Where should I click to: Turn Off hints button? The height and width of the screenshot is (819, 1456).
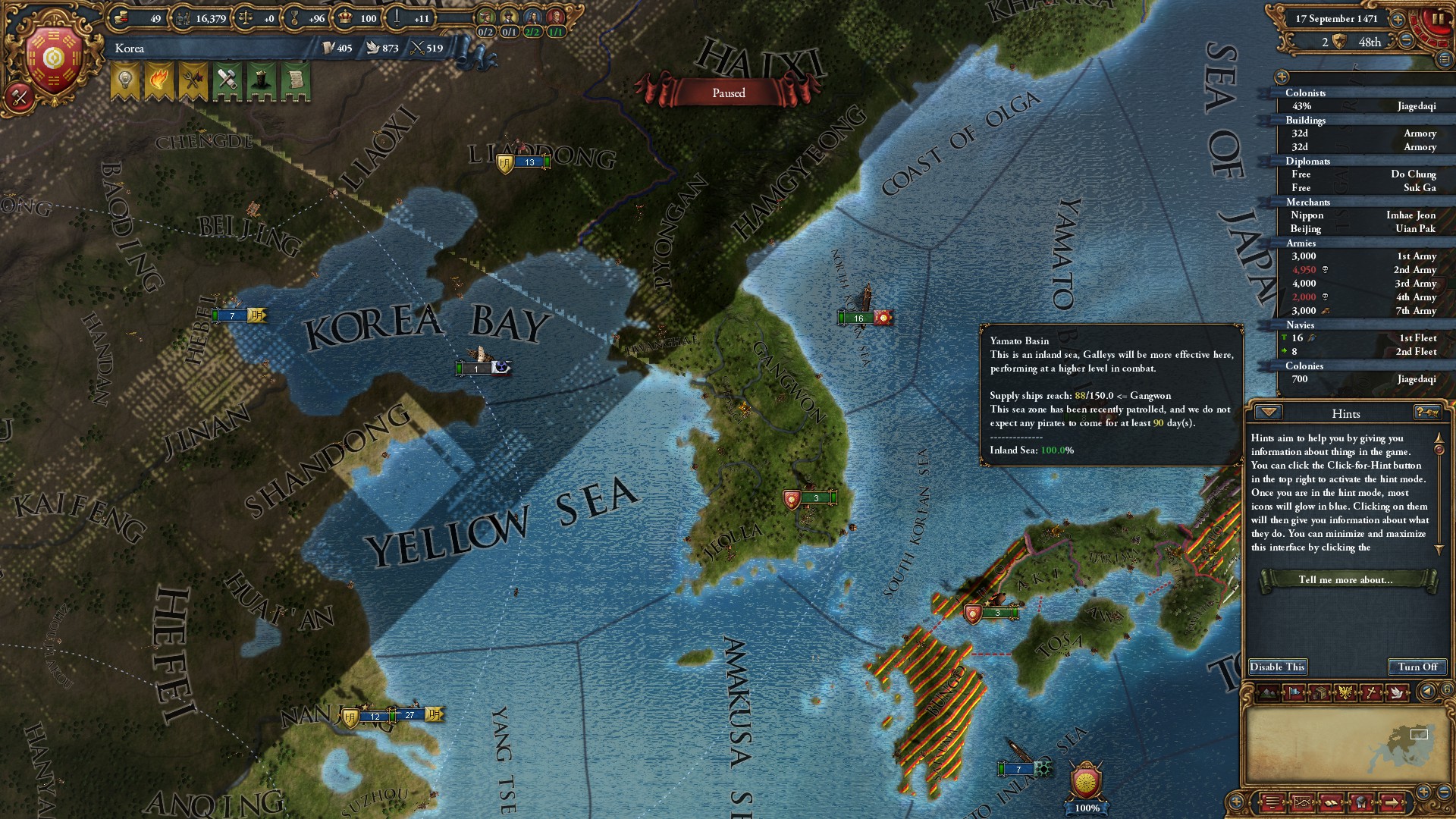click(x=1417, y=667)
